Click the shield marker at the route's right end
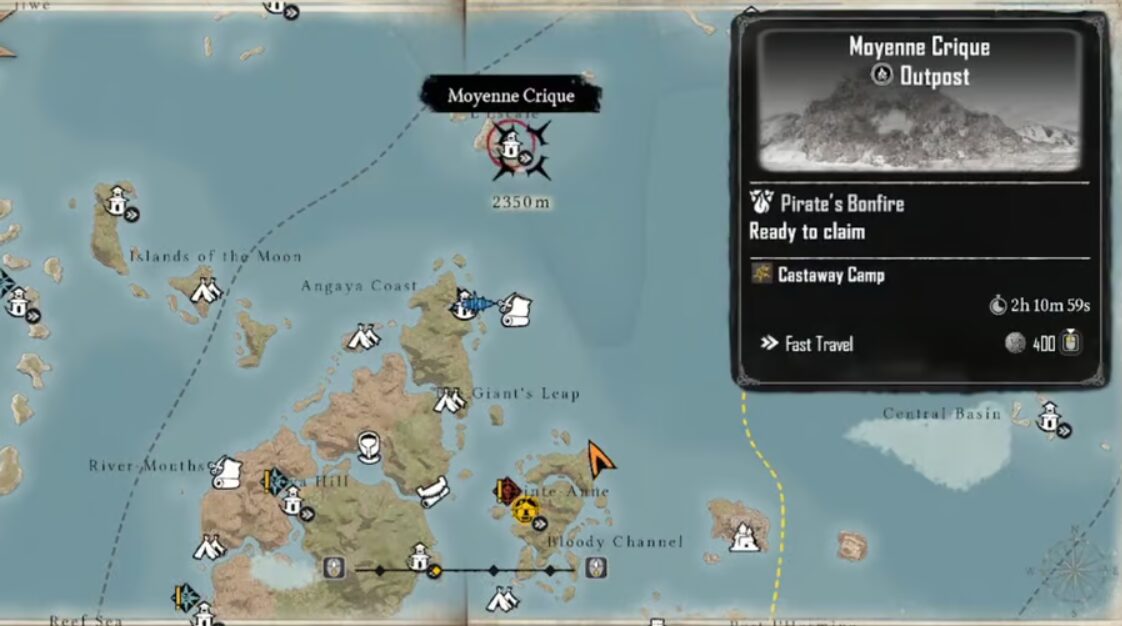Screen dimensions: 1122x626 (x=597, y=568)
